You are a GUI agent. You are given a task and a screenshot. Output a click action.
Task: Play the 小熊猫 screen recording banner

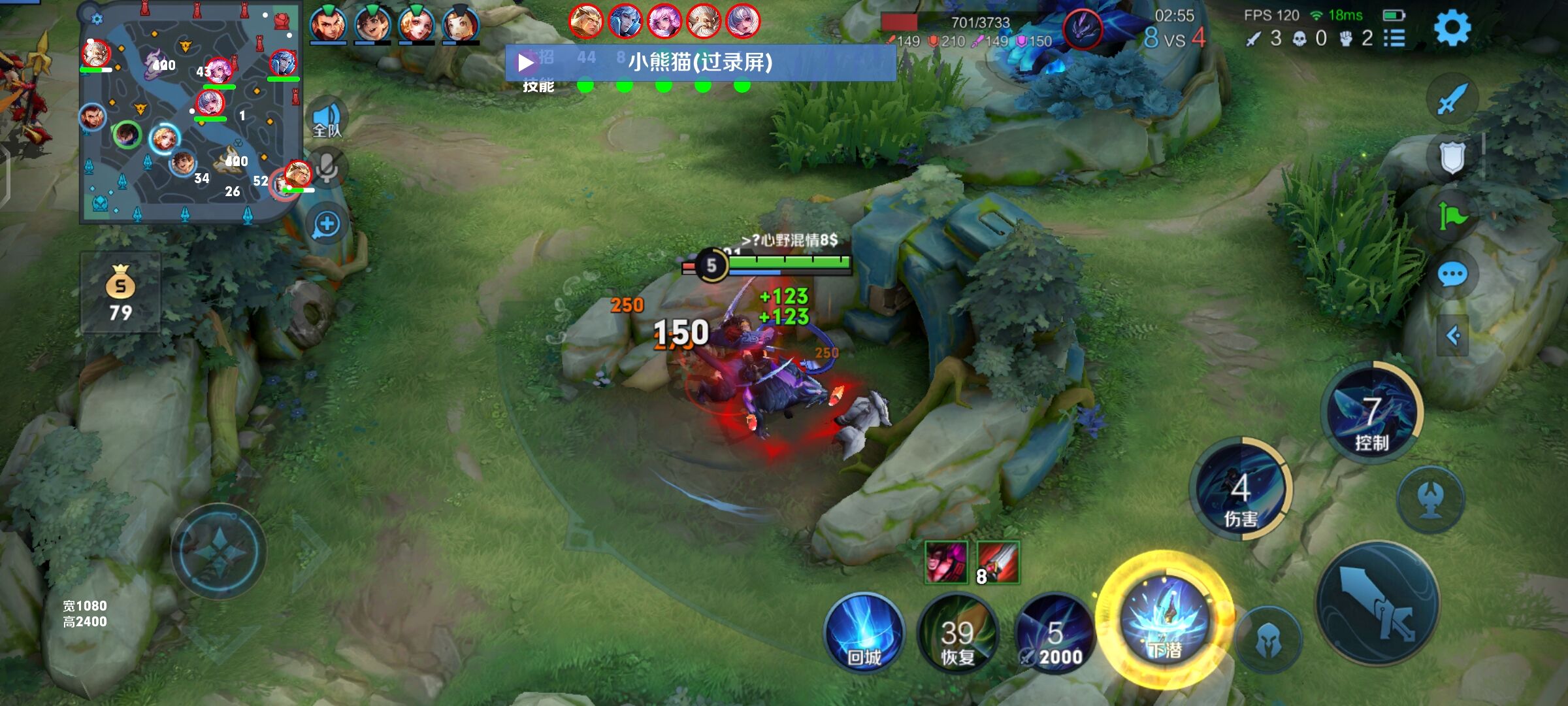coord(526,63)
